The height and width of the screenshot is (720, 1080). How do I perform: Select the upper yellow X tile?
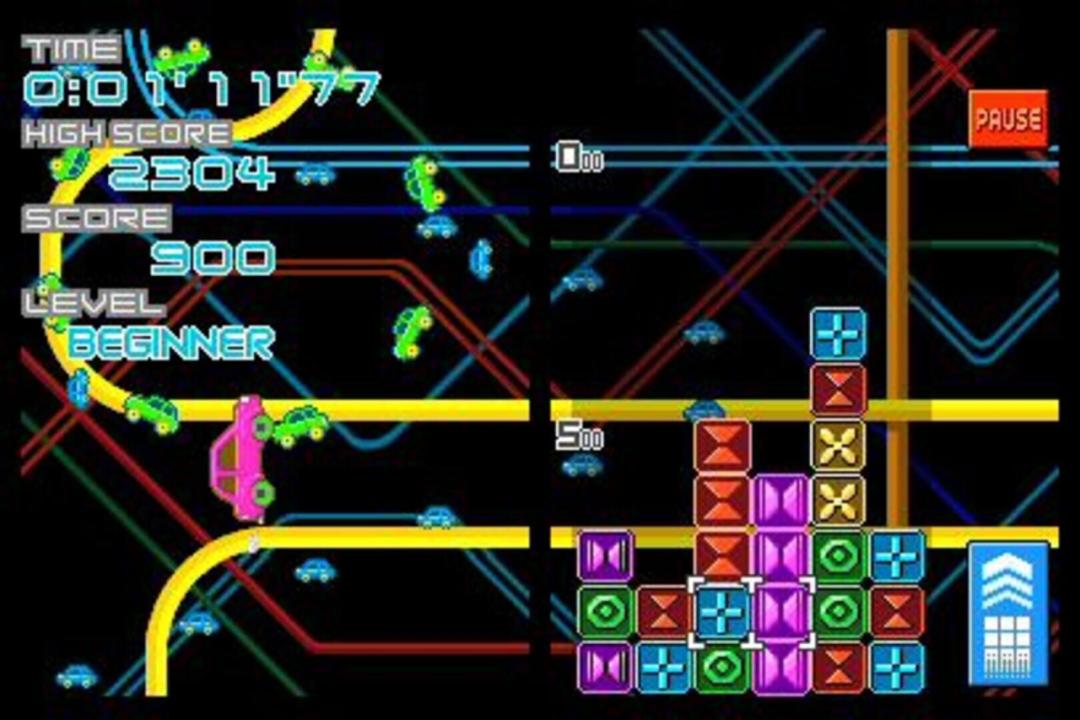[838, 444]
